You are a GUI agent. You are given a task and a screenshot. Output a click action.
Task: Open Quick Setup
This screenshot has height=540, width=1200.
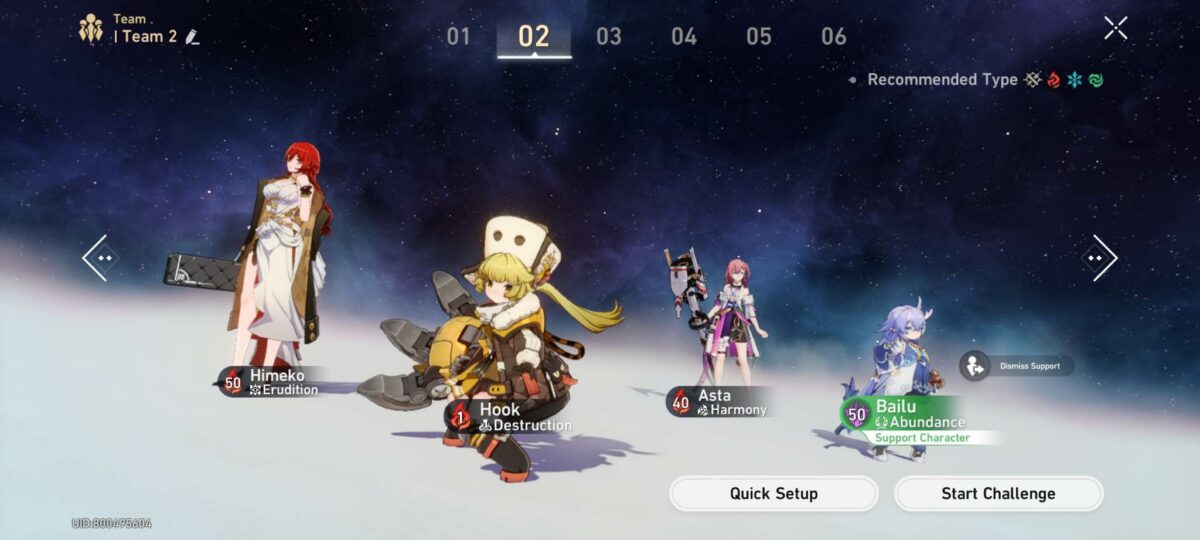(773, 494)
